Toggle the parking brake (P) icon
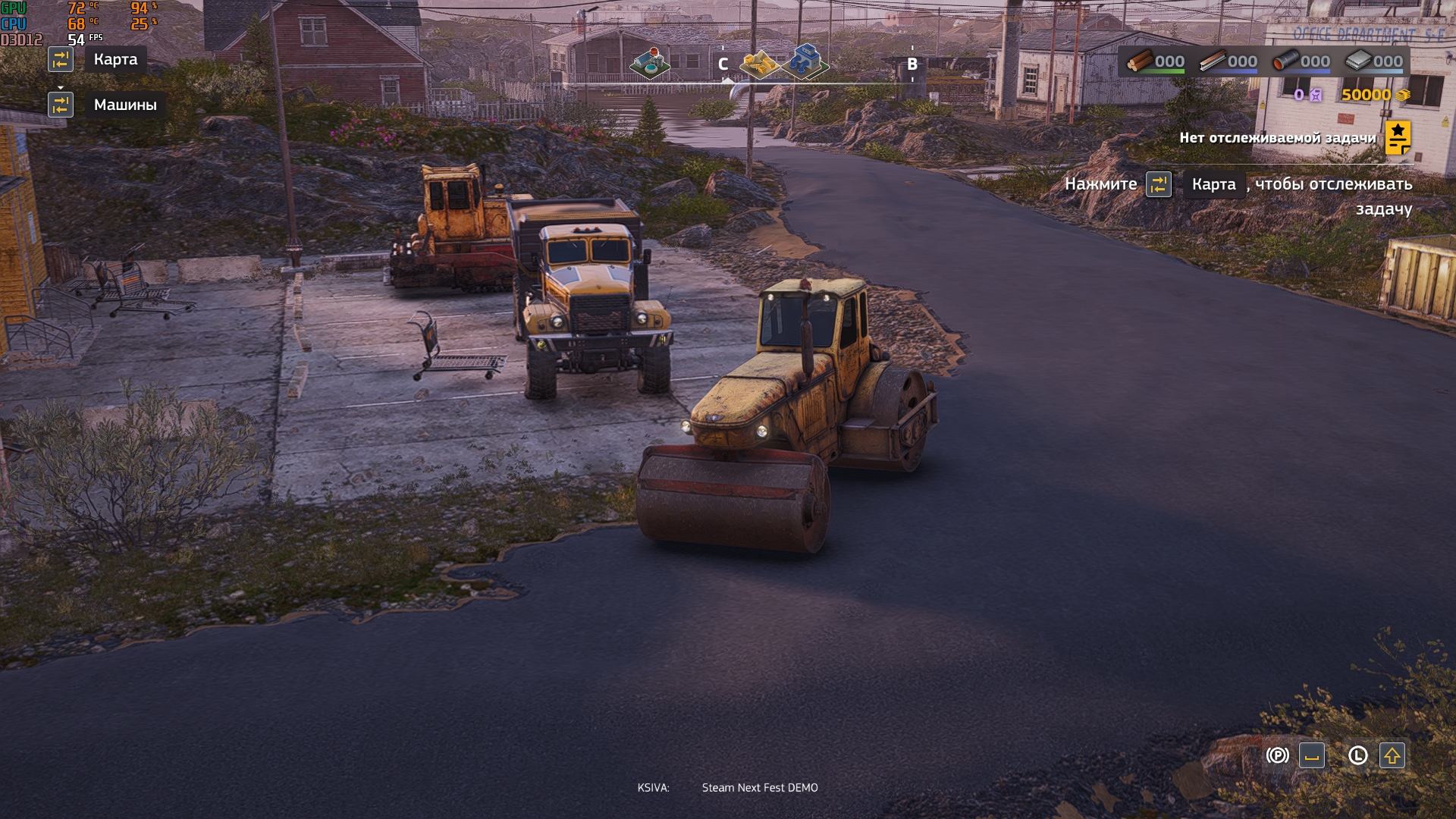 coord(1277,755)
